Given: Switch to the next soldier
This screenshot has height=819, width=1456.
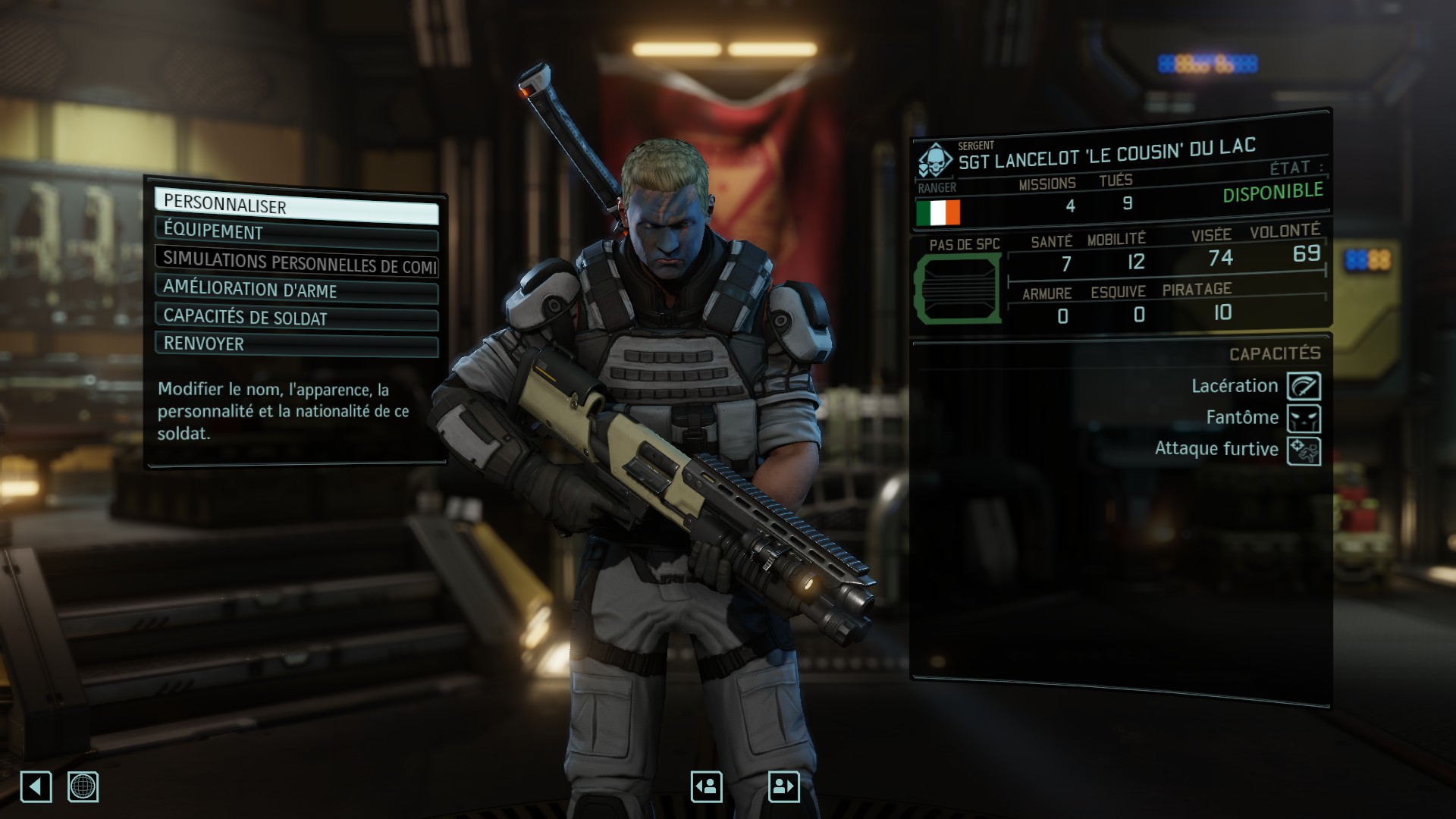Looking at the screenshot, I should click(783, 786).
